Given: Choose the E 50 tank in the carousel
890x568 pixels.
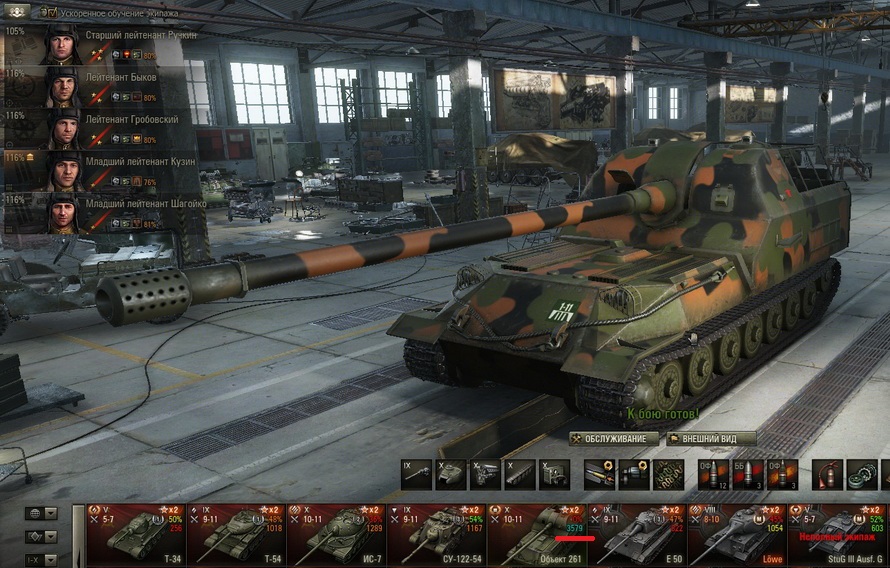Looking at the screenshot, I should pos(637,534).
